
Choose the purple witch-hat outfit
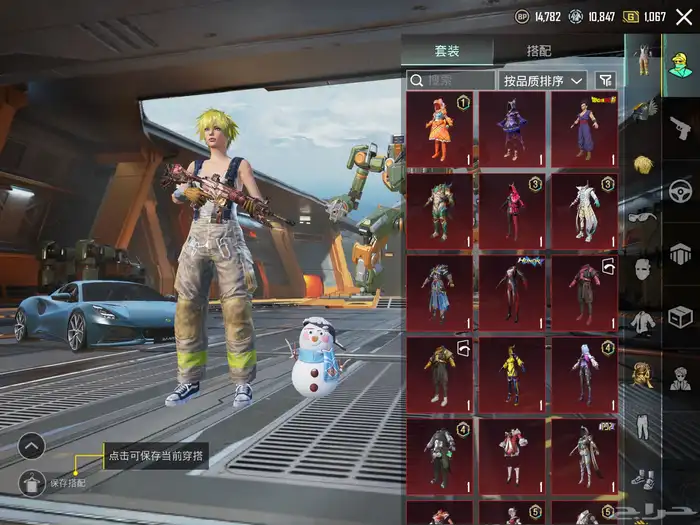tap(512, 129)
